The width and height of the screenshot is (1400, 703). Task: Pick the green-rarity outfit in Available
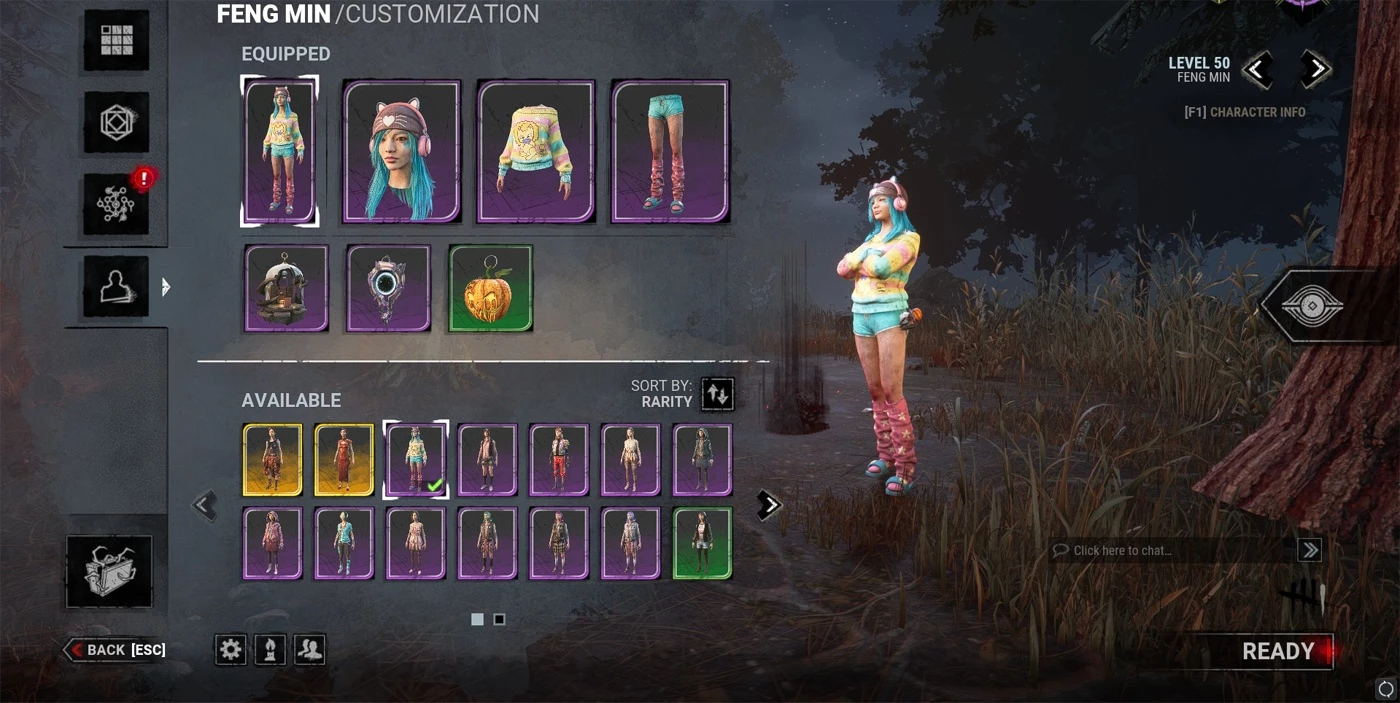[703, 543]
